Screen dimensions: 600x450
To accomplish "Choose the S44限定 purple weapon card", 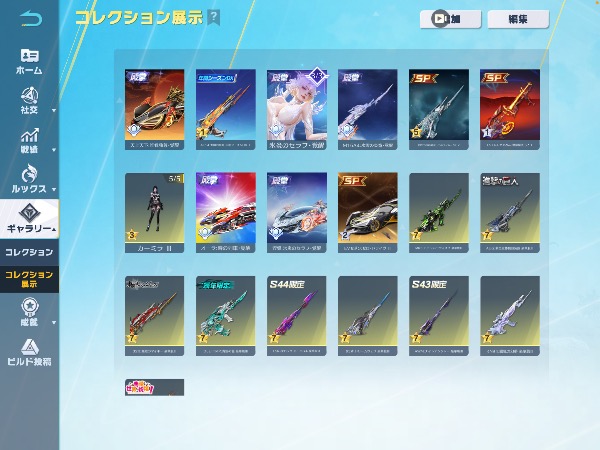I will click(296, 315).
